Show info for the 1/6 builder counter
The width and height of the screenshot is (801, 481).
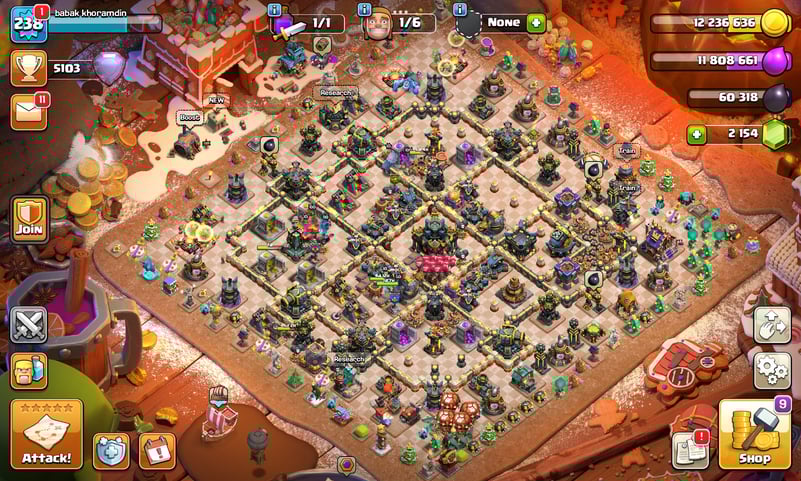366,9
